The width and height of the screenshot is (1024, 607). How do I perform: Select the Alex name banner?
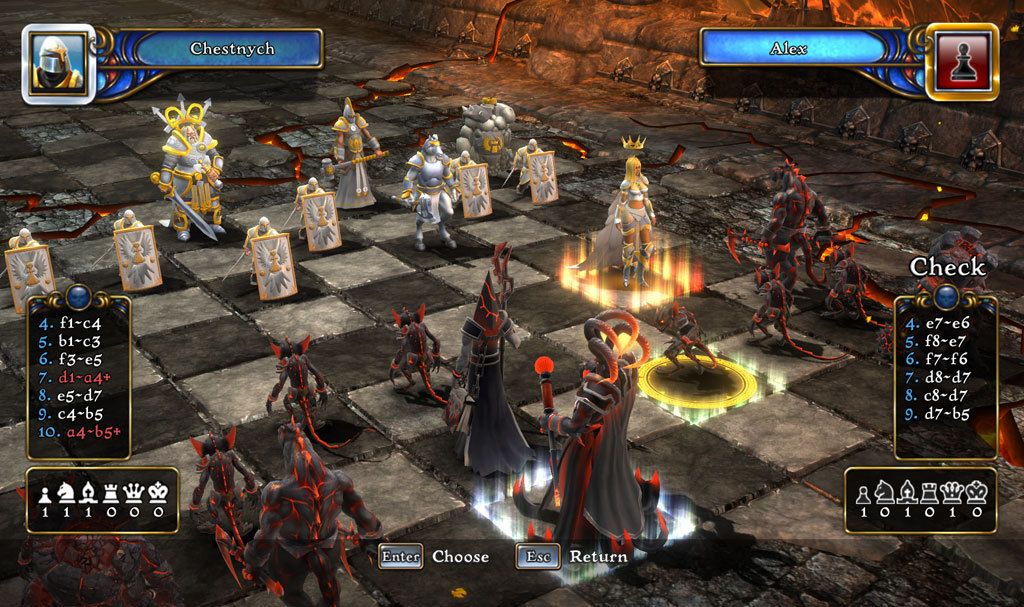click(788, 48)
